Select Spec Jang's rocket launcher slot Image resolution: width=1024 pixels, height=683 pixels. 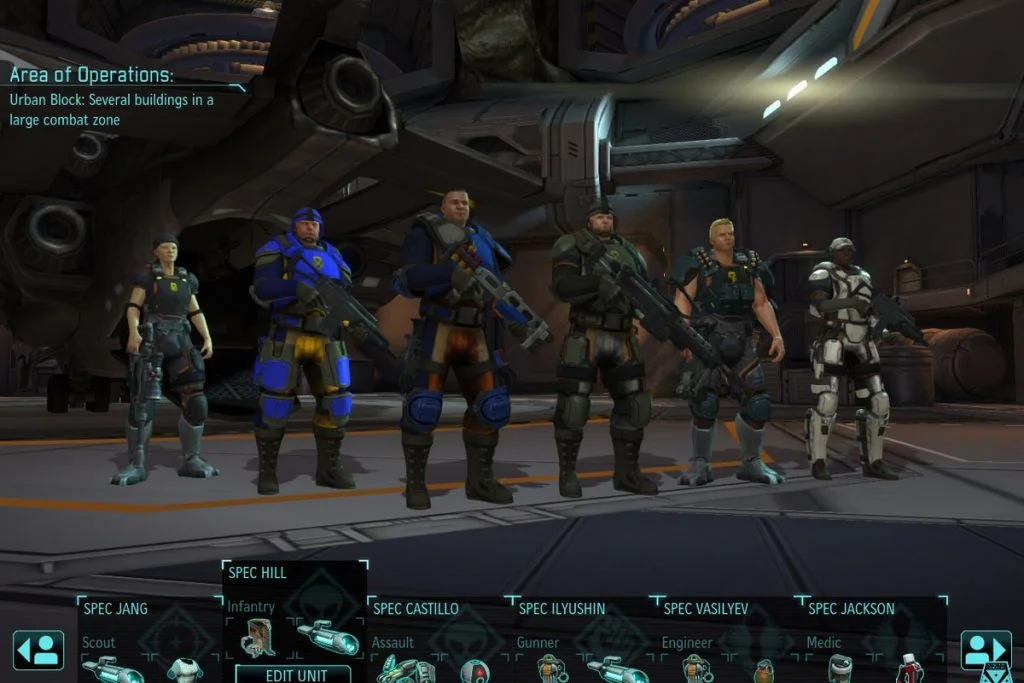pyautogui.click(x=112, y=669)
